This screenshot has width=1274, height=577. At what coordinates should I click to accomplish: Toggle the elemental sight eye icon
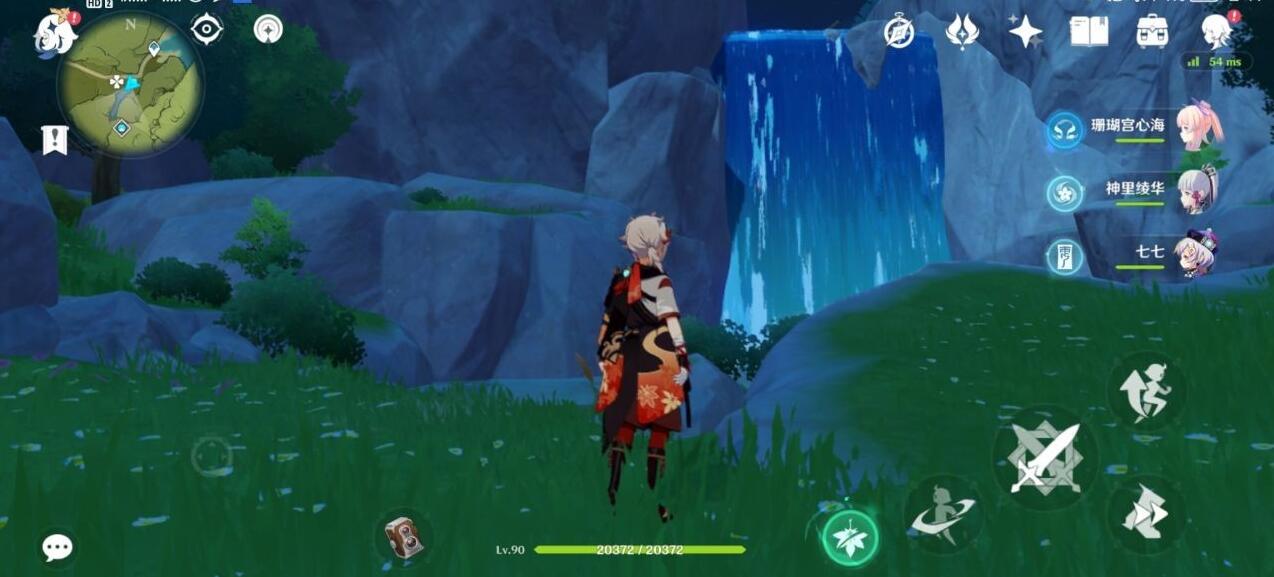click(x=206, y=29)
